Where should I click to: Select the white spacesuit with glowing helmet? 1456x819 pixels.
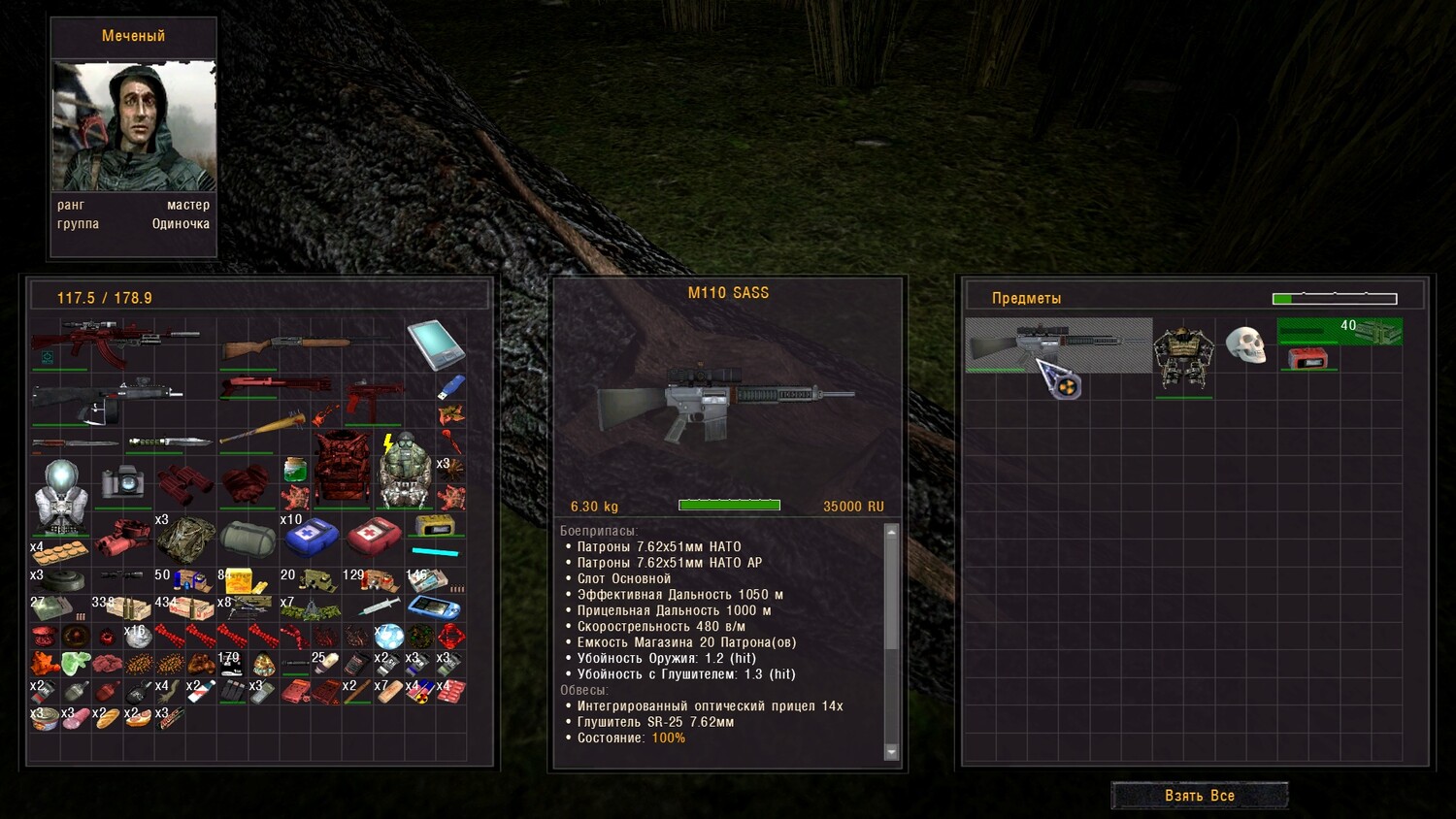[x=60, y=497]
